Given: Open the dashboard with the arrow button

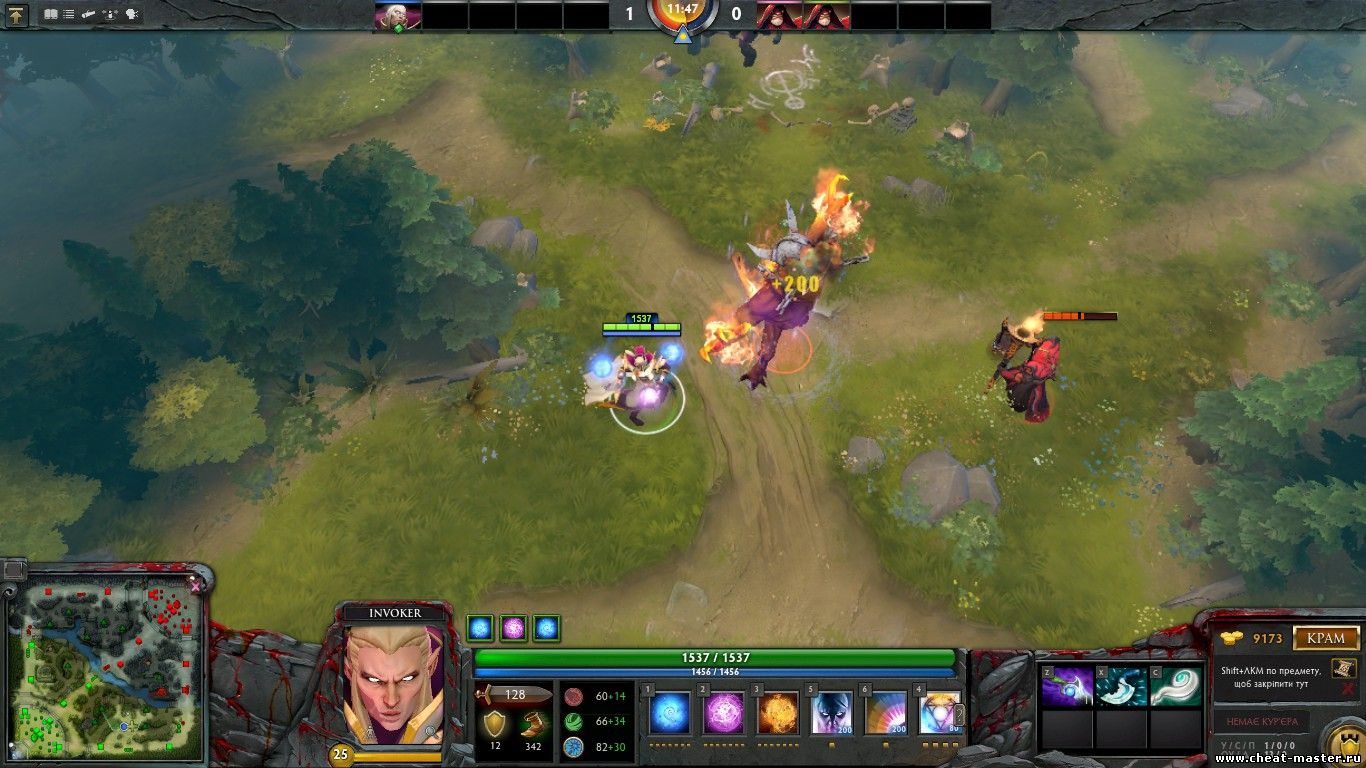Looking at the screenshot, I should 19,15.
